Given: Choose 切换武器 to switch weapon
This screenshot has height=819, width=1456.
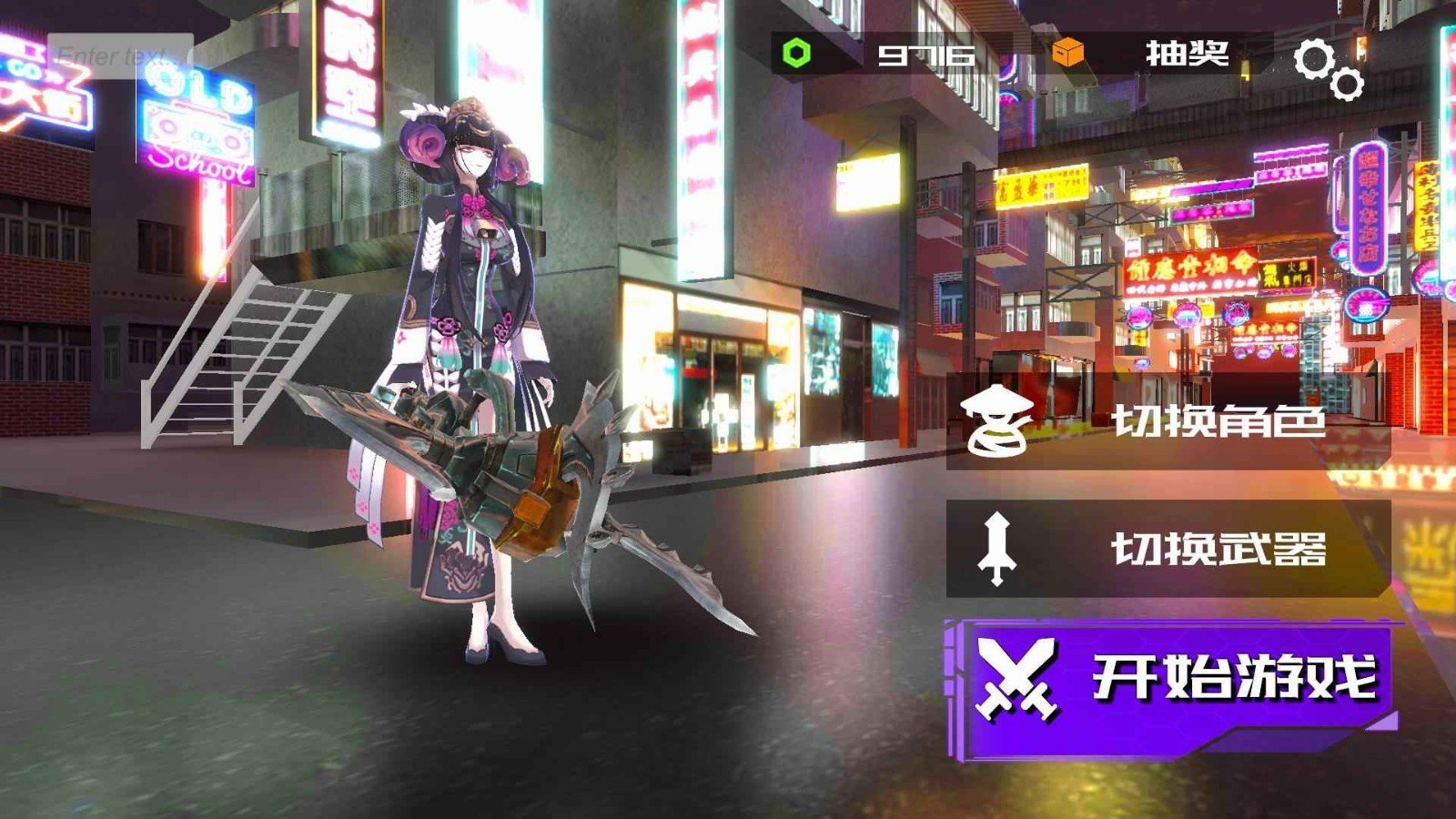Looking at the screenshot, I should tap(1168, 549).
